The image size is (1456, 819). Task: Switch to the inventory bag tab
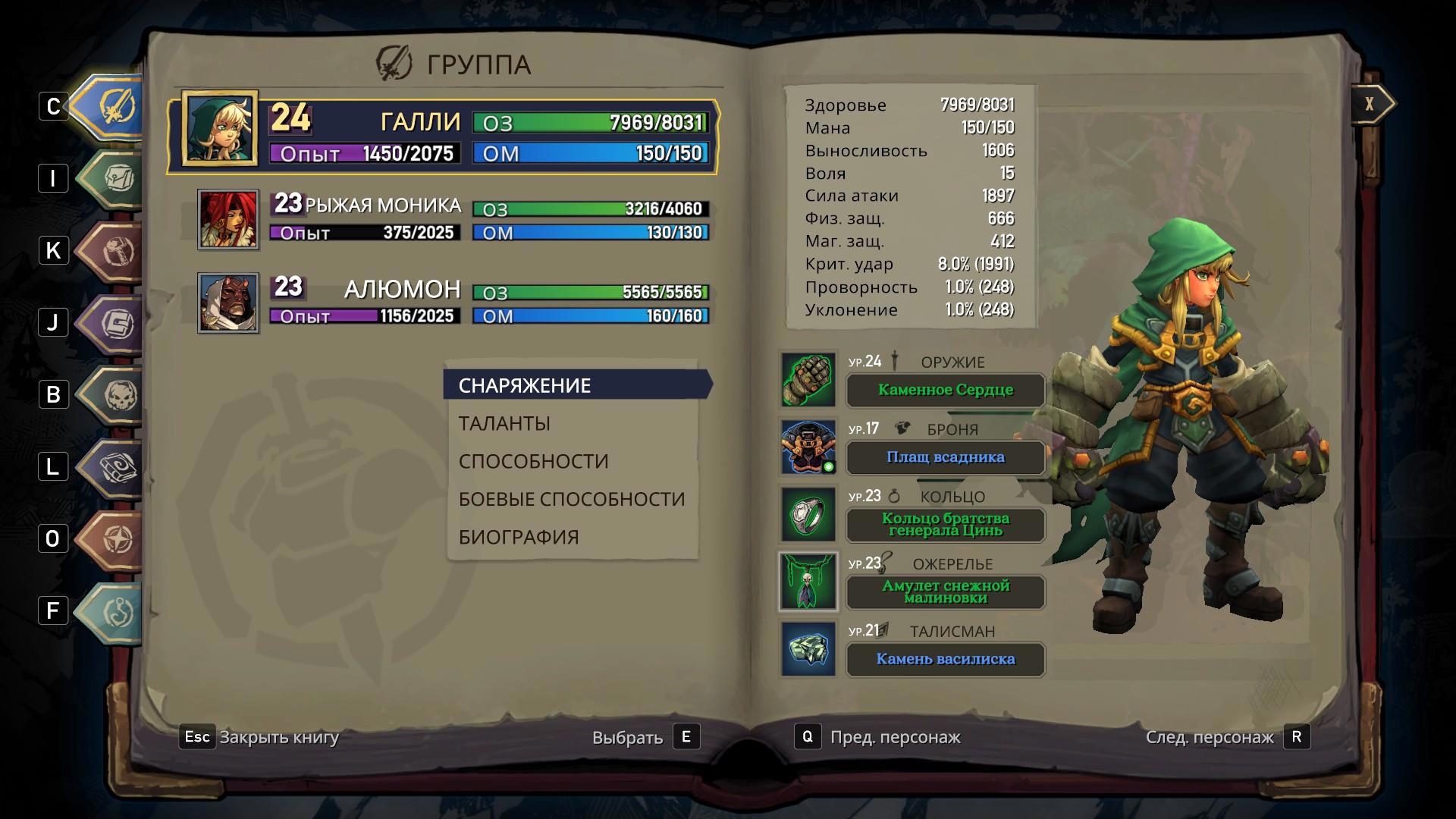tap(115, 179)
